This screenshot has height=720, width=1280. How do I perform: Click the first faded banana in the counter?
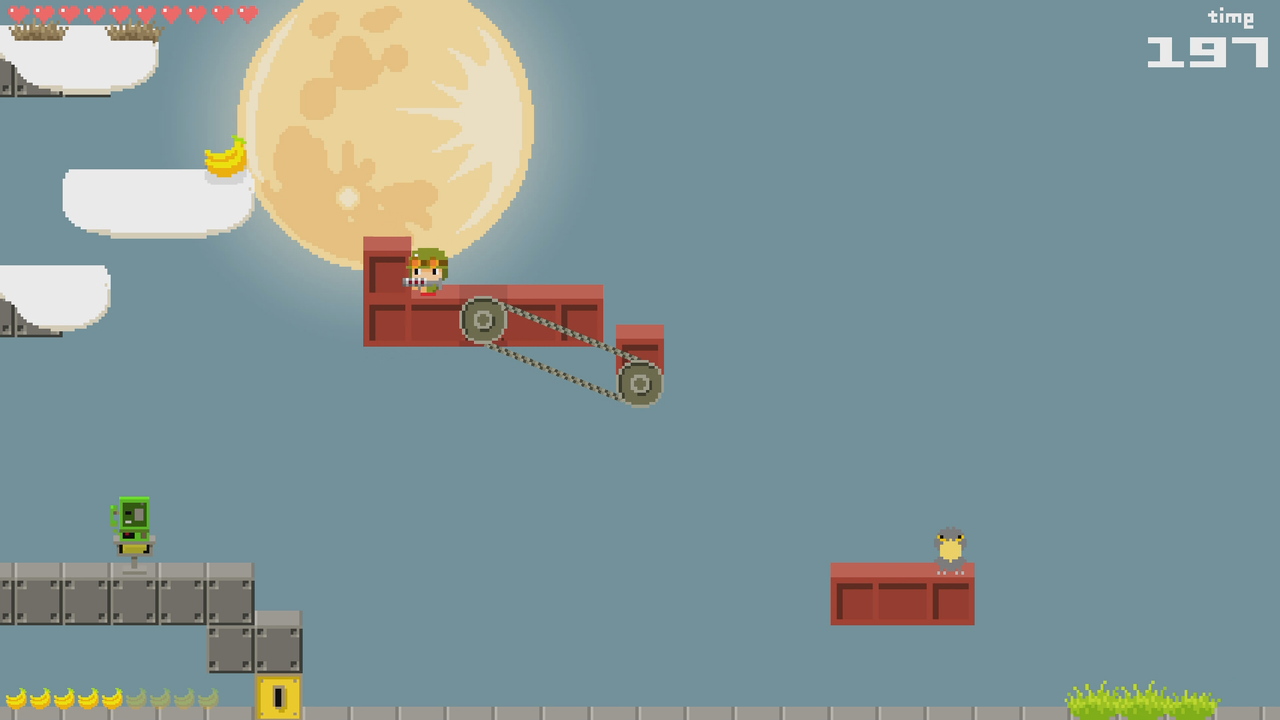tap(137, 698)
